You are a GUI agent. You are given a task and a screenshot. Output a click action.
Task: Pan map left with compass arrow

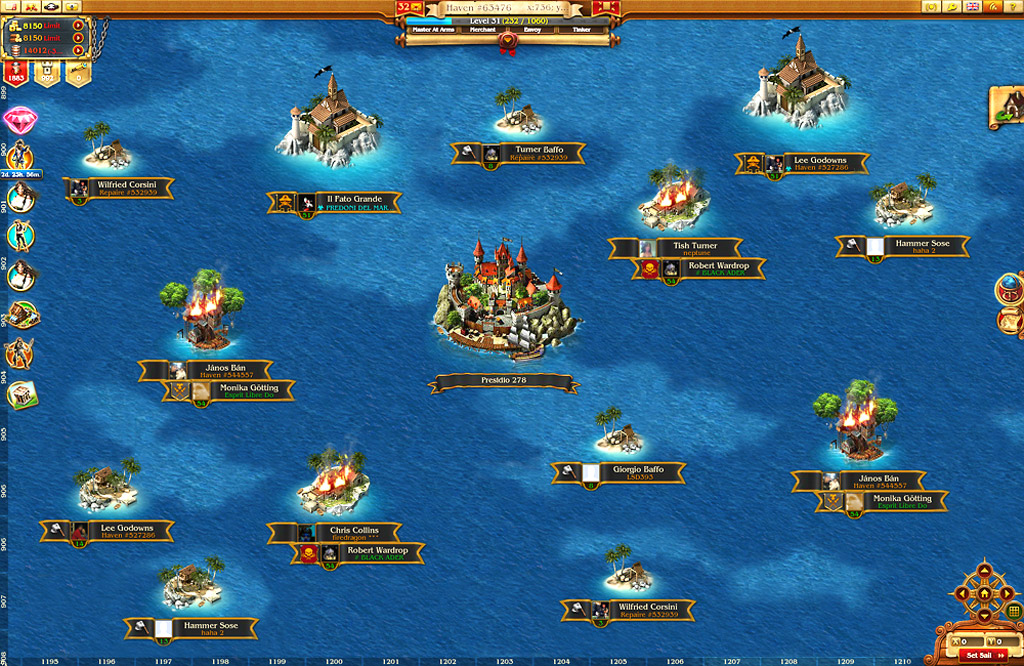point(963,592)
